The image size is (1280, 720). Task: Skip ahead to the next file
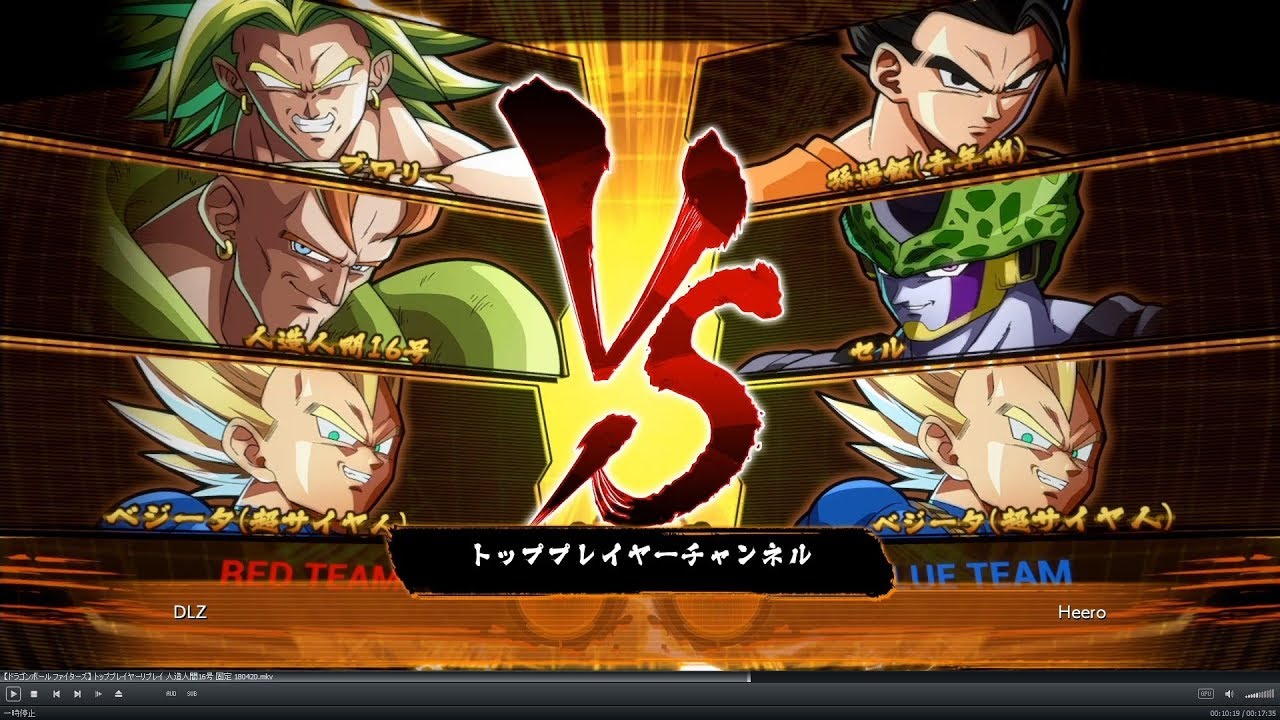tap(78, 694)
